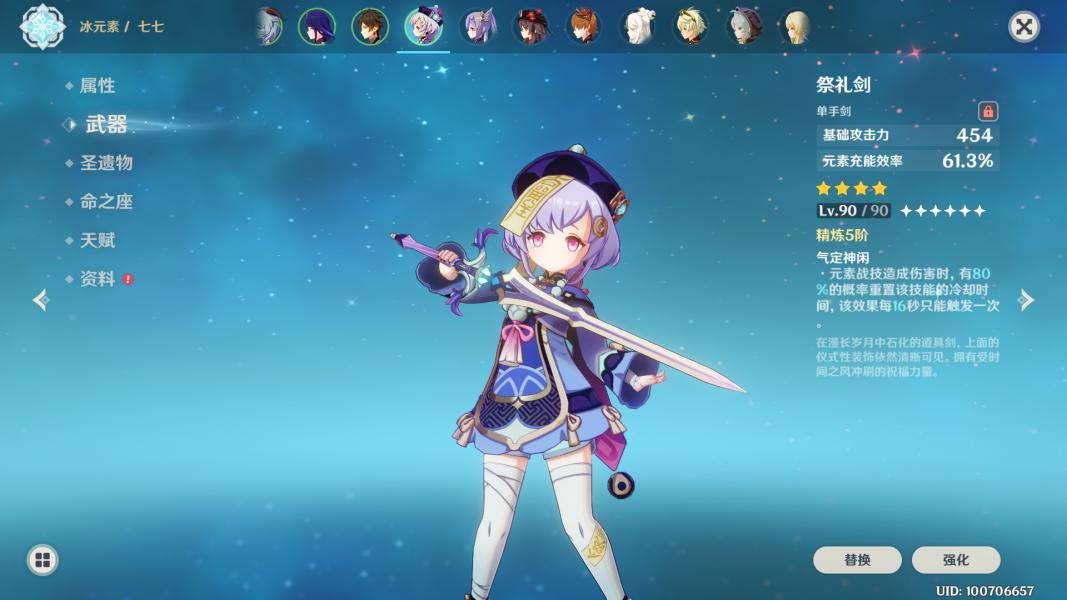Open the 命之座 constellation section
Viewport: 1067px width, 600px height.
106,201
